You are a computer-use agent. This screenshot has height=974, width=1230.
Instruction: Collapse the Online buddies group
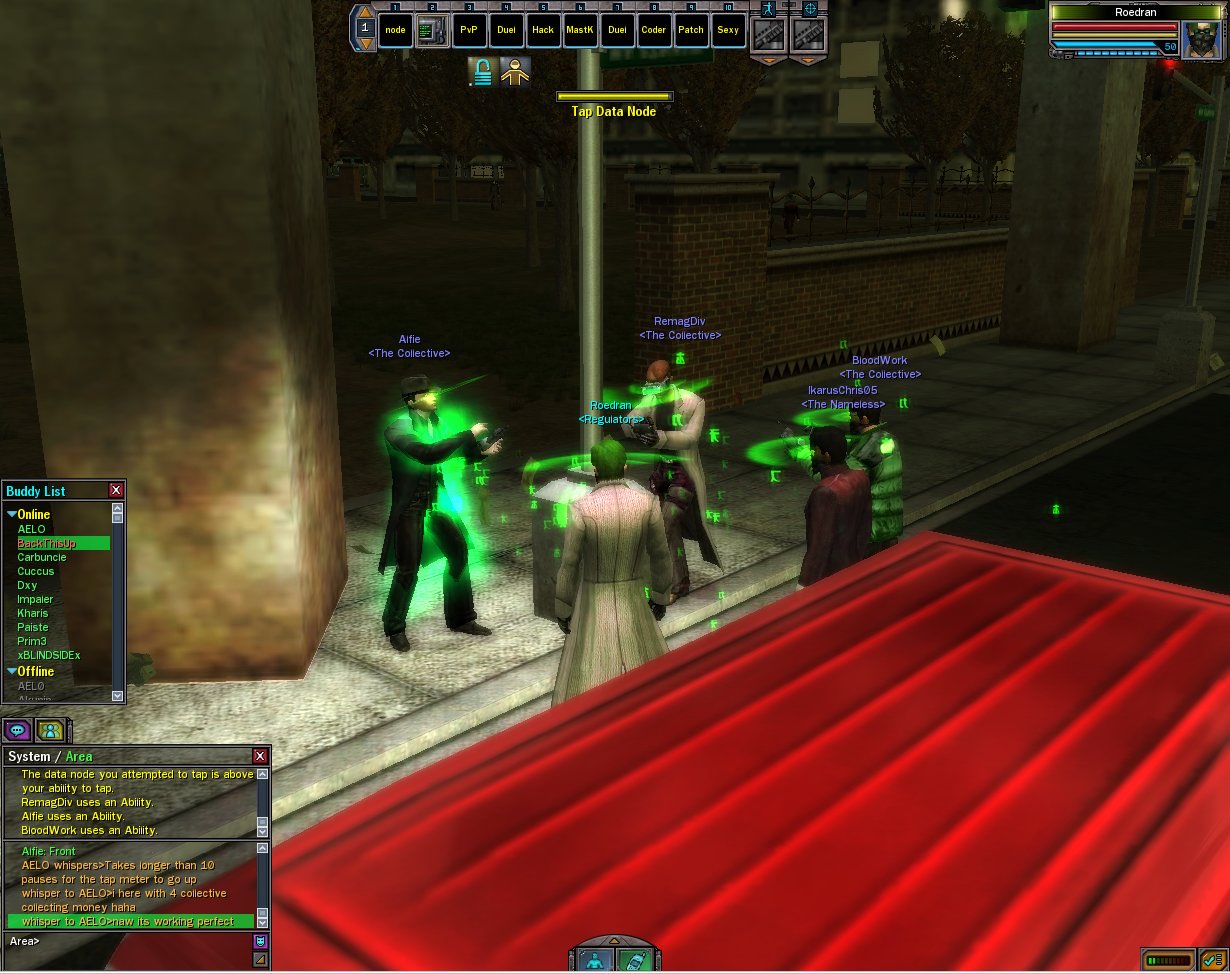point(12,514)
